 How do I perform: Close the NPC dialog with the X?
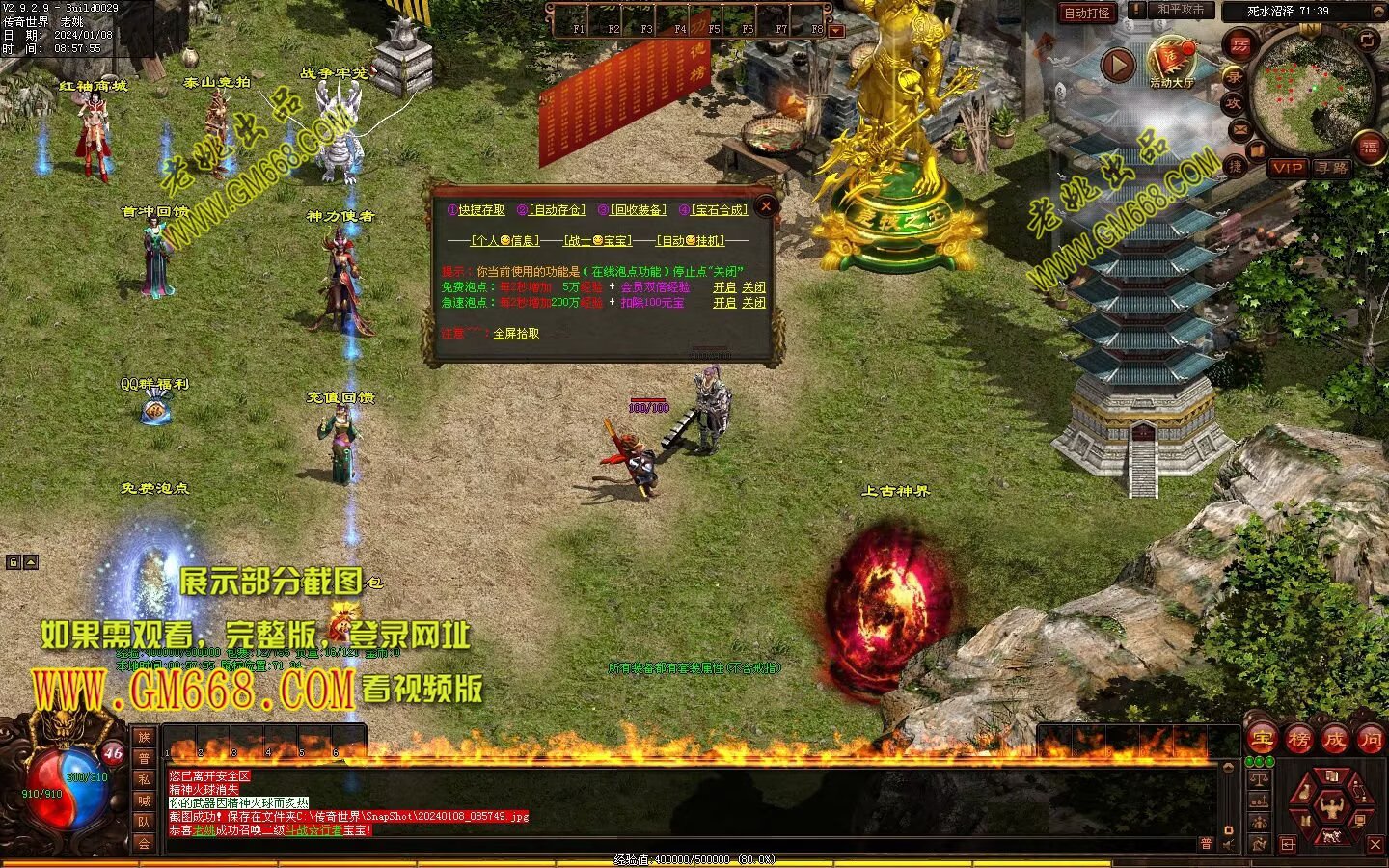766,205
